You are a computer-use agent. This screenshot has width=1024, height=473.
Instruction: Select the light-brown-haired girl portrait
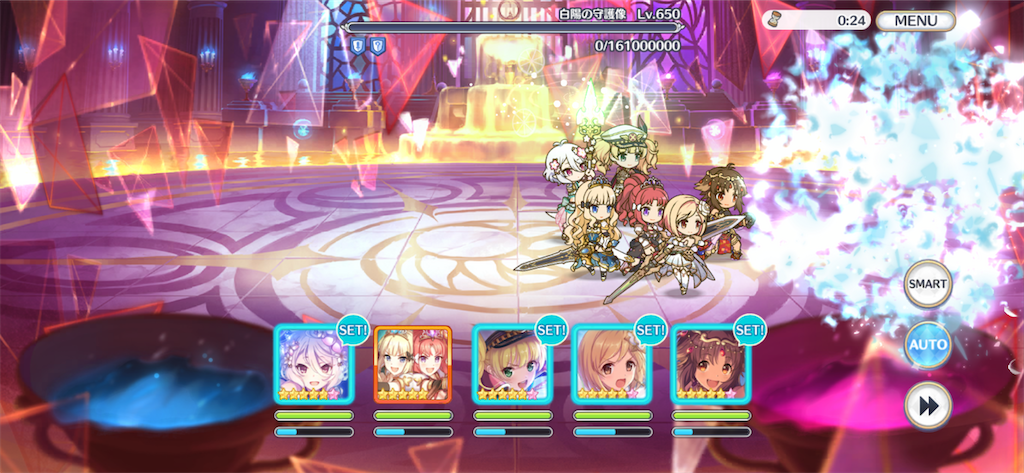tap(610, 364)
